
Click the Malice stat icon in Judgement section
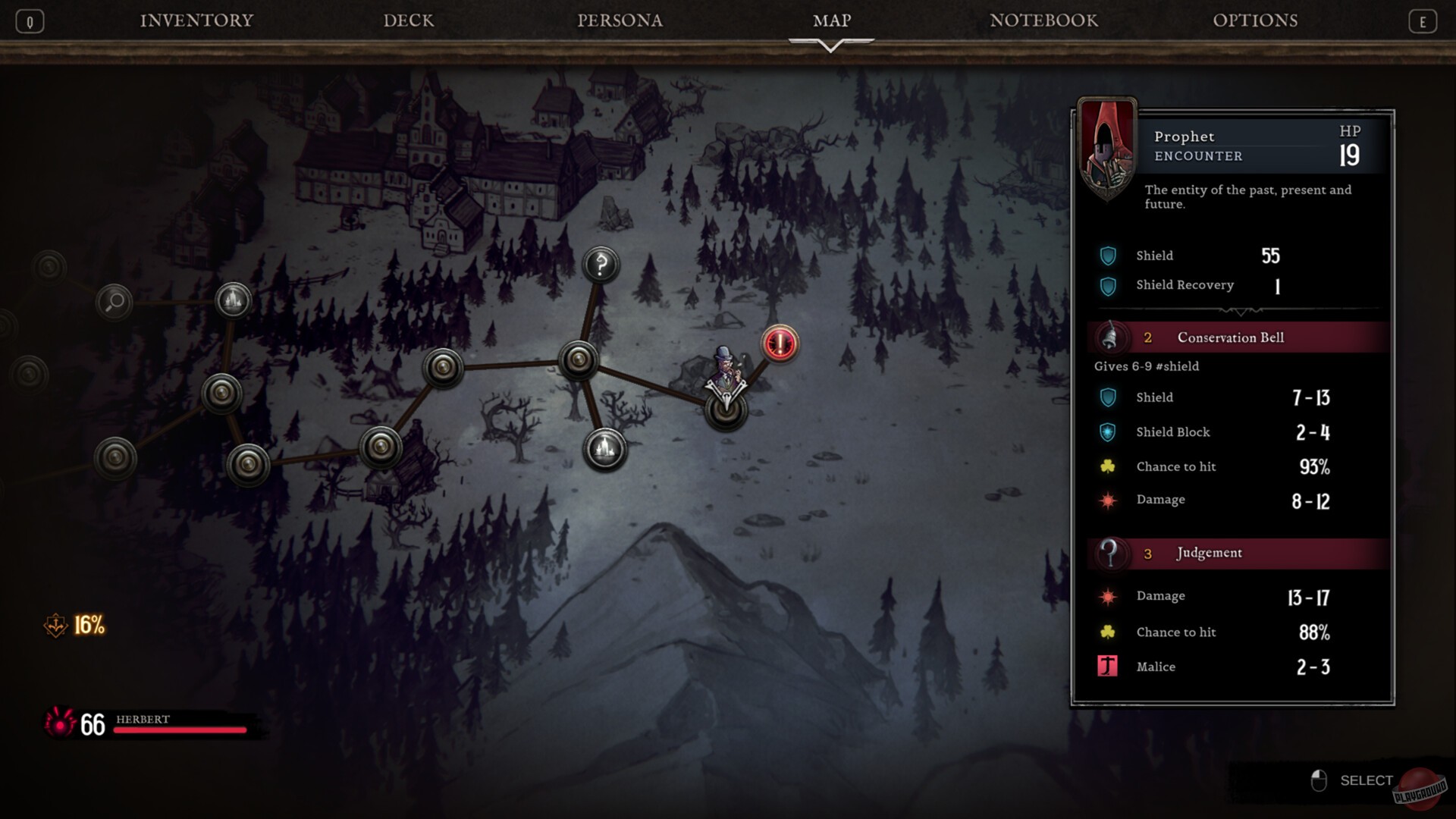click(x=1106, y=667)
